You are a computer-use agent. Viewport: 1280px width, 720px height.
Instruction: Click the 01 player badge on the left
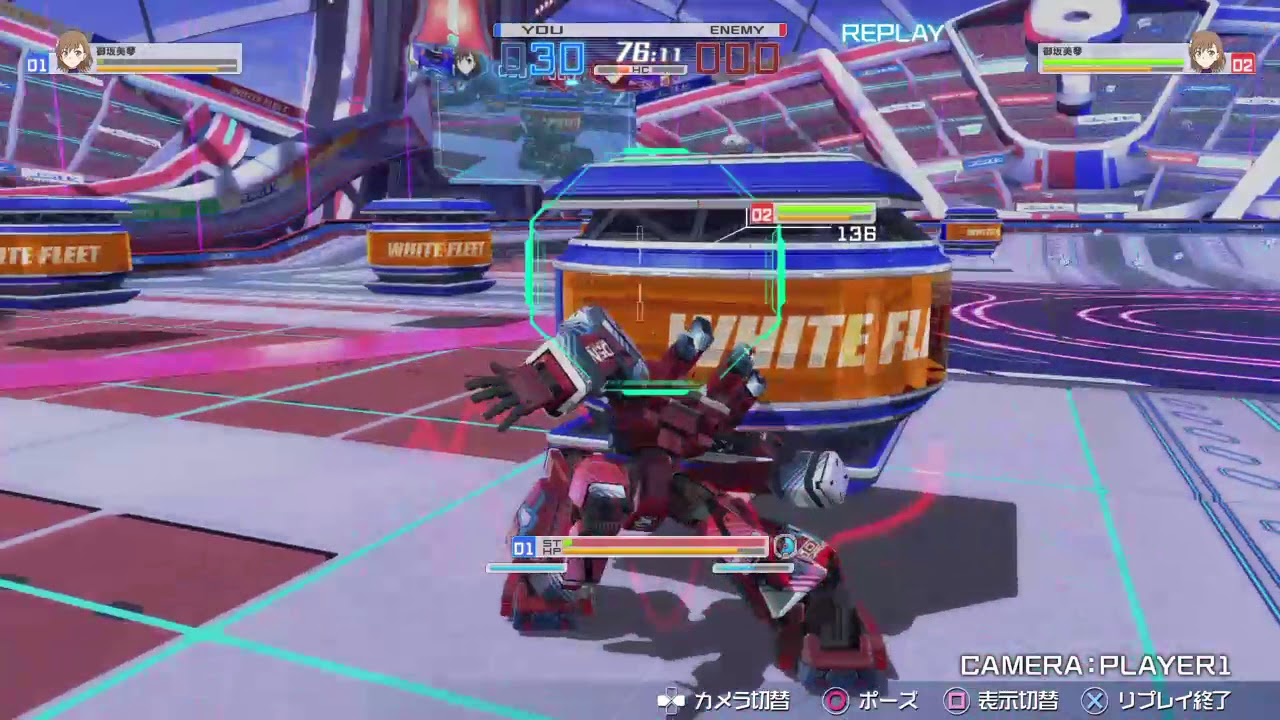click(36, 59)
